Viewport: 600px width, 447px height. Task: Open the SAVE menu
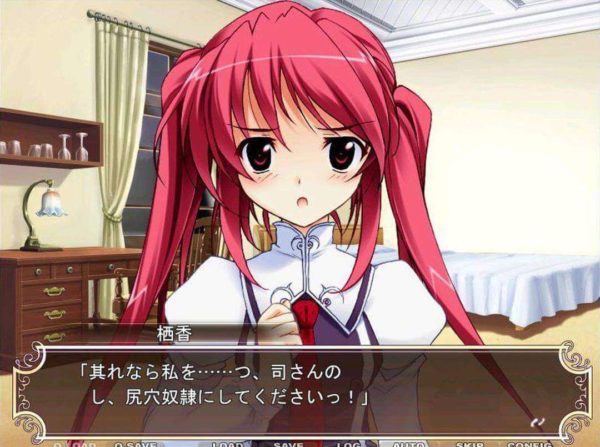[288, 443]
